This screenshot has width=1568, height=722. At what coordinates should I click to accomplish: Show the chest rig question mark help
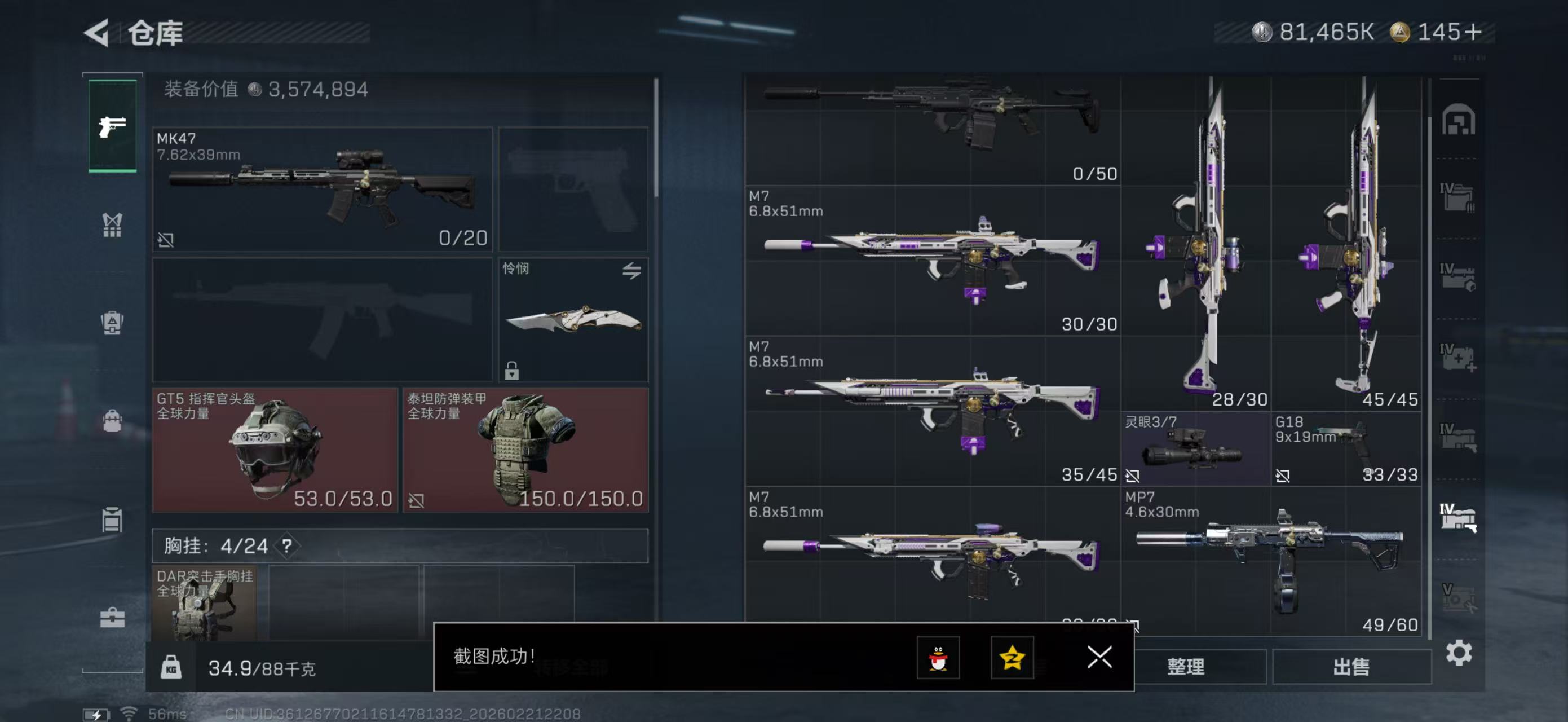286,545
